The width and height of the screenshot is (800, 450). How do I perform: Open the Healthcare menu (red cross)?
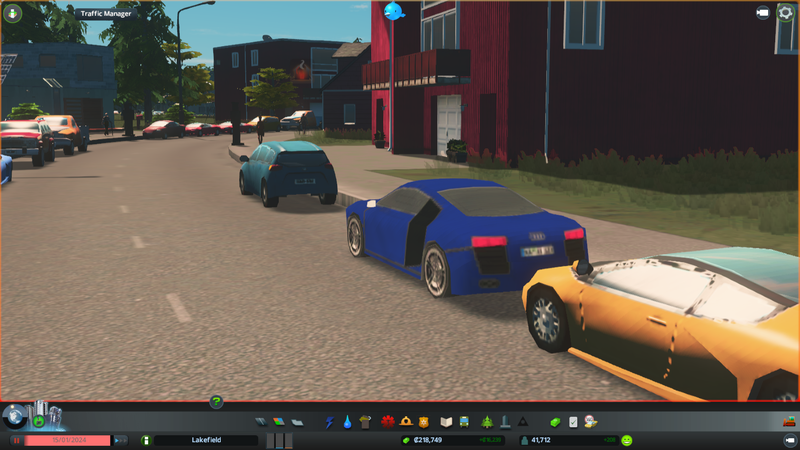pos(388,422)
